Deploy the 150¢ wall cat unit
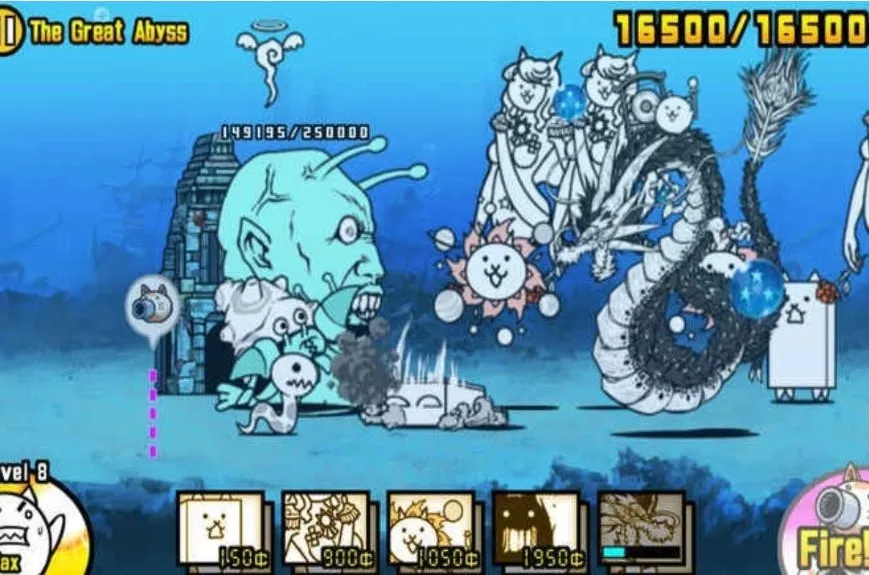 click(x=221, y=529)
